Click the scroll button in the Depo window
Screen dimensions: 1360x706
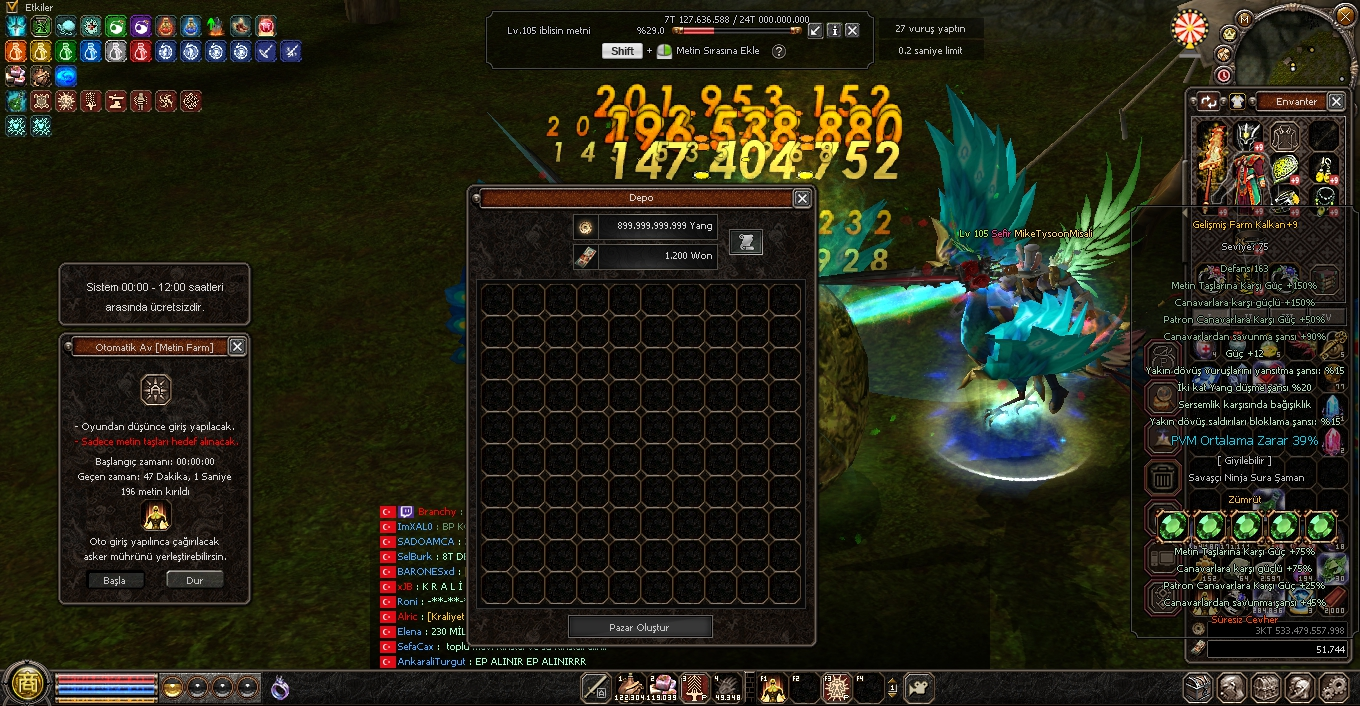[745, 241]
